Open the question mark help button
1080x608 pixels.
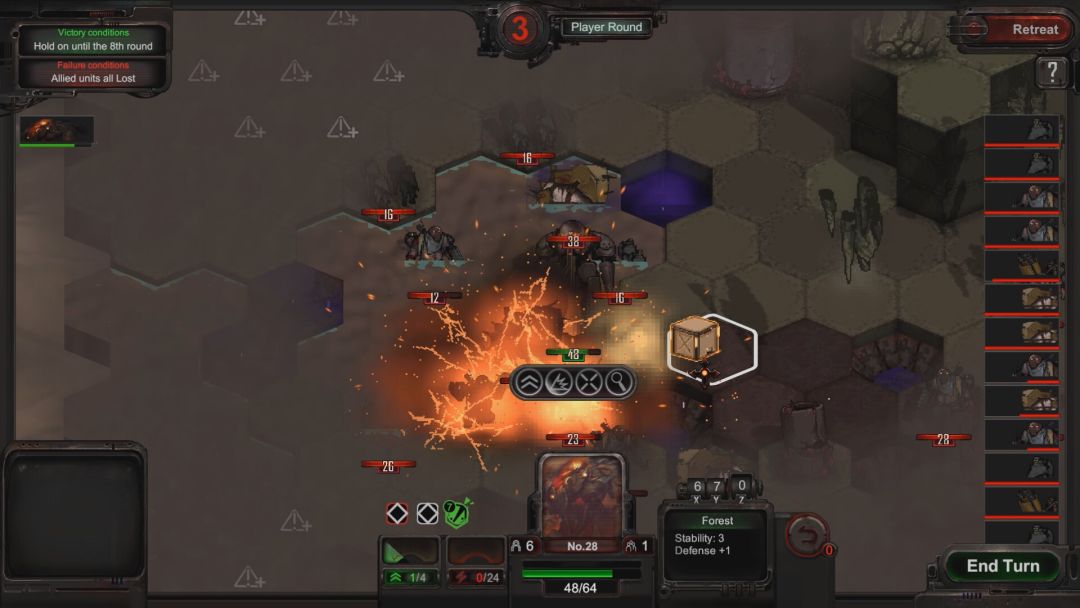1052,72
